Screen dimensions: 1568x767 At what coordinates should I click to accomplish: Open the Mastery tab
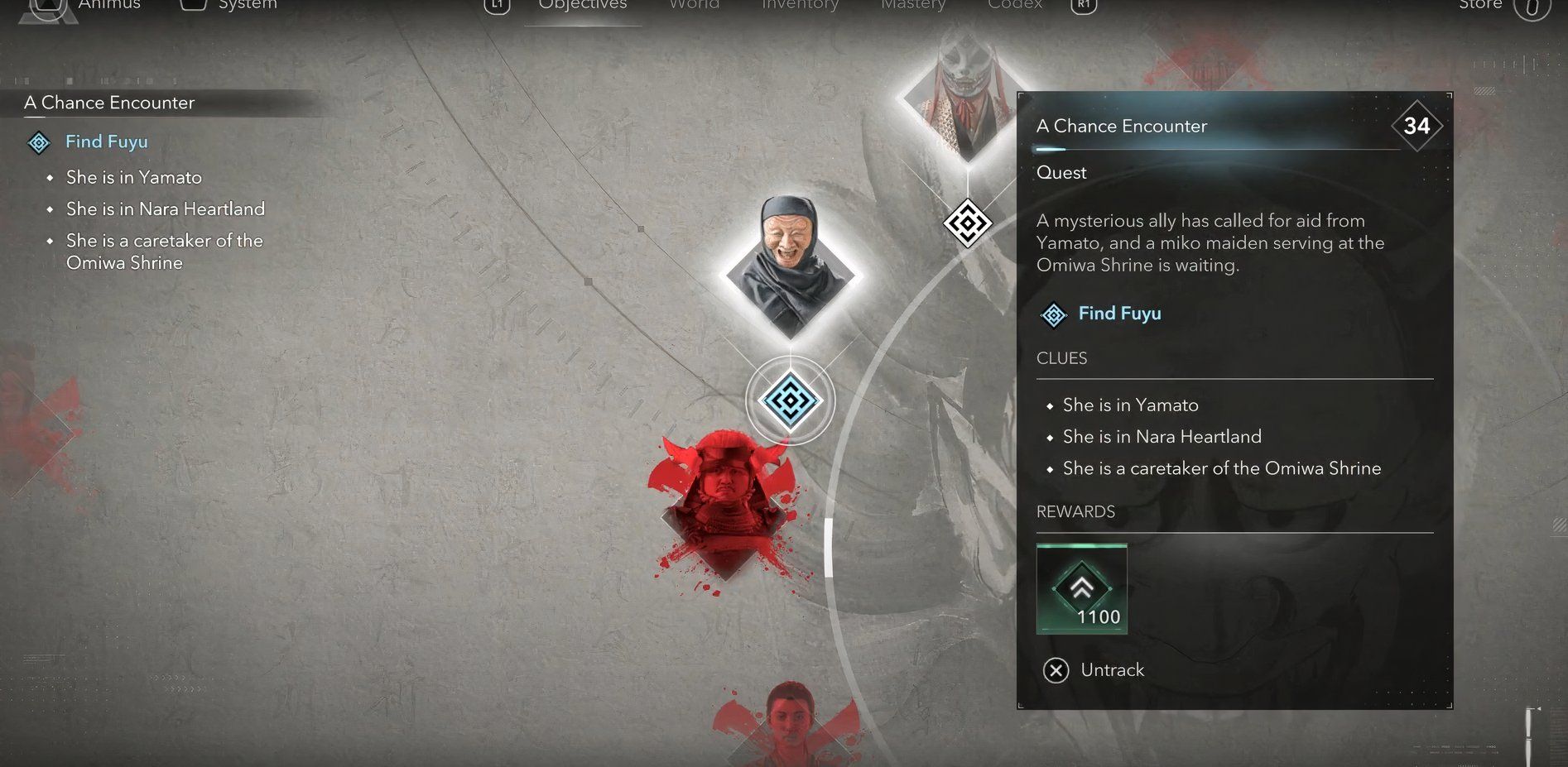913,6
